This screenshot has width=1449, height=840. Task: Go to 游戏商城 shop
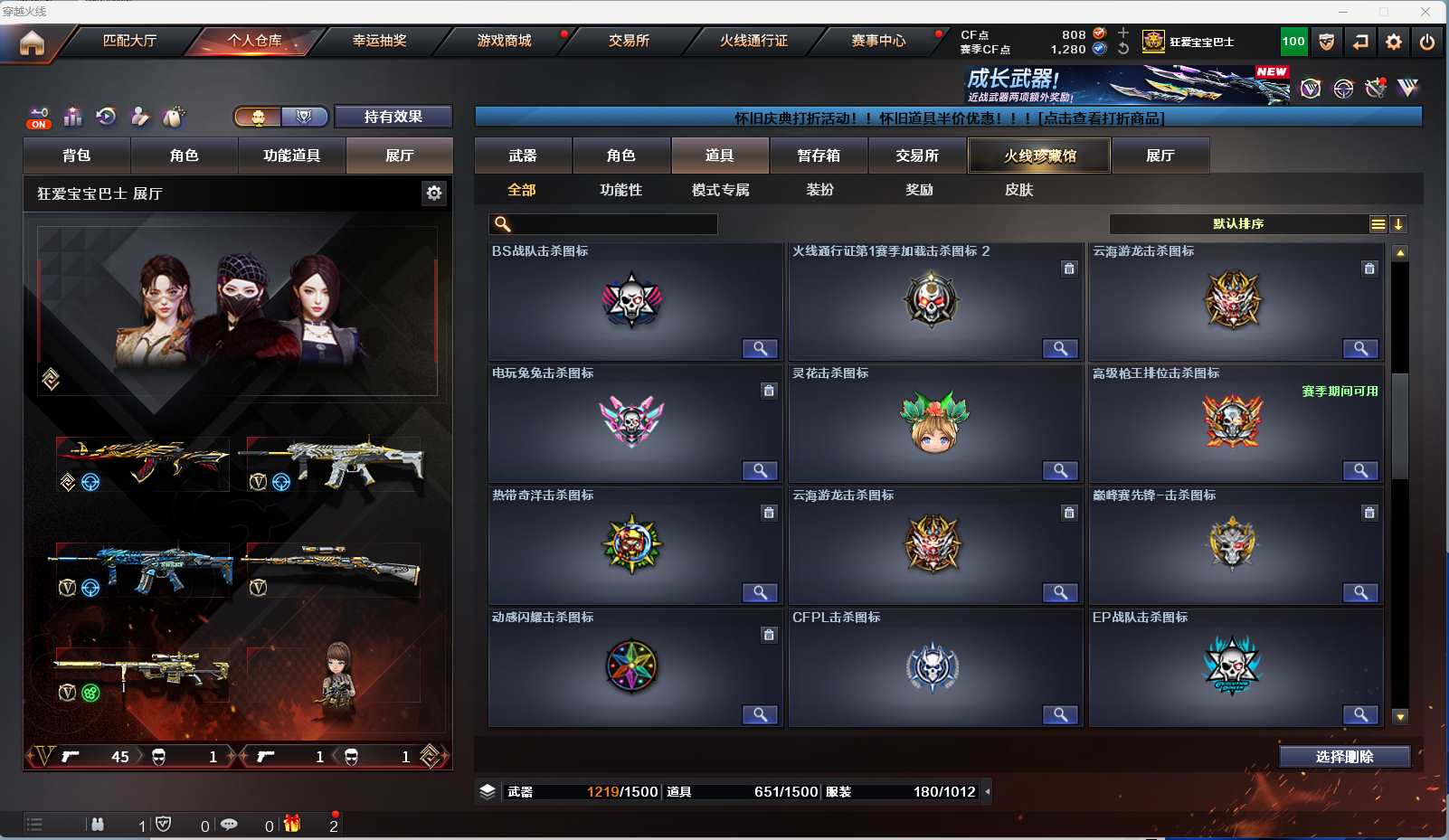504,41
